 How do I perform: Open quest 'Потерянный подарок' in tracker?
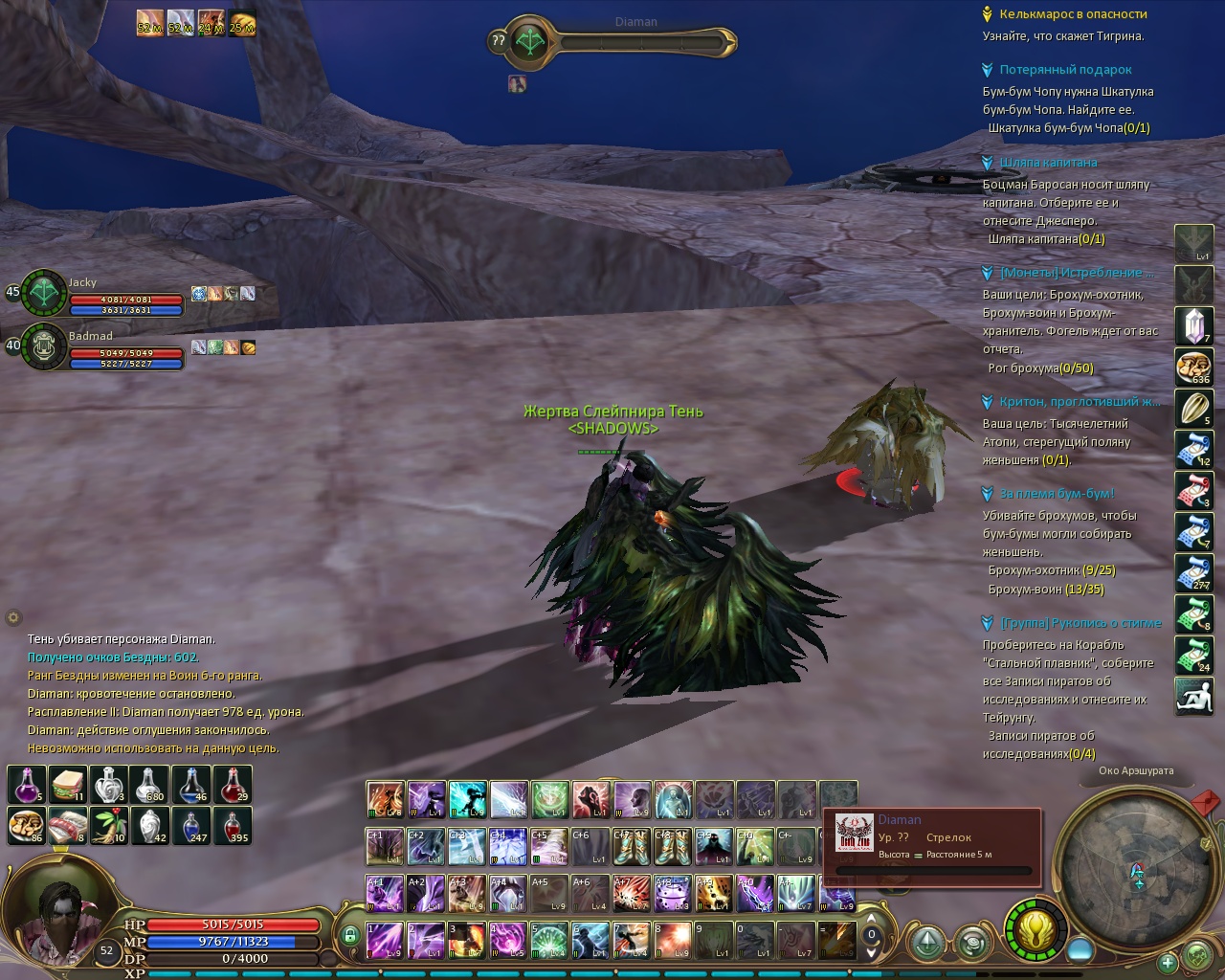point(1065,70)
